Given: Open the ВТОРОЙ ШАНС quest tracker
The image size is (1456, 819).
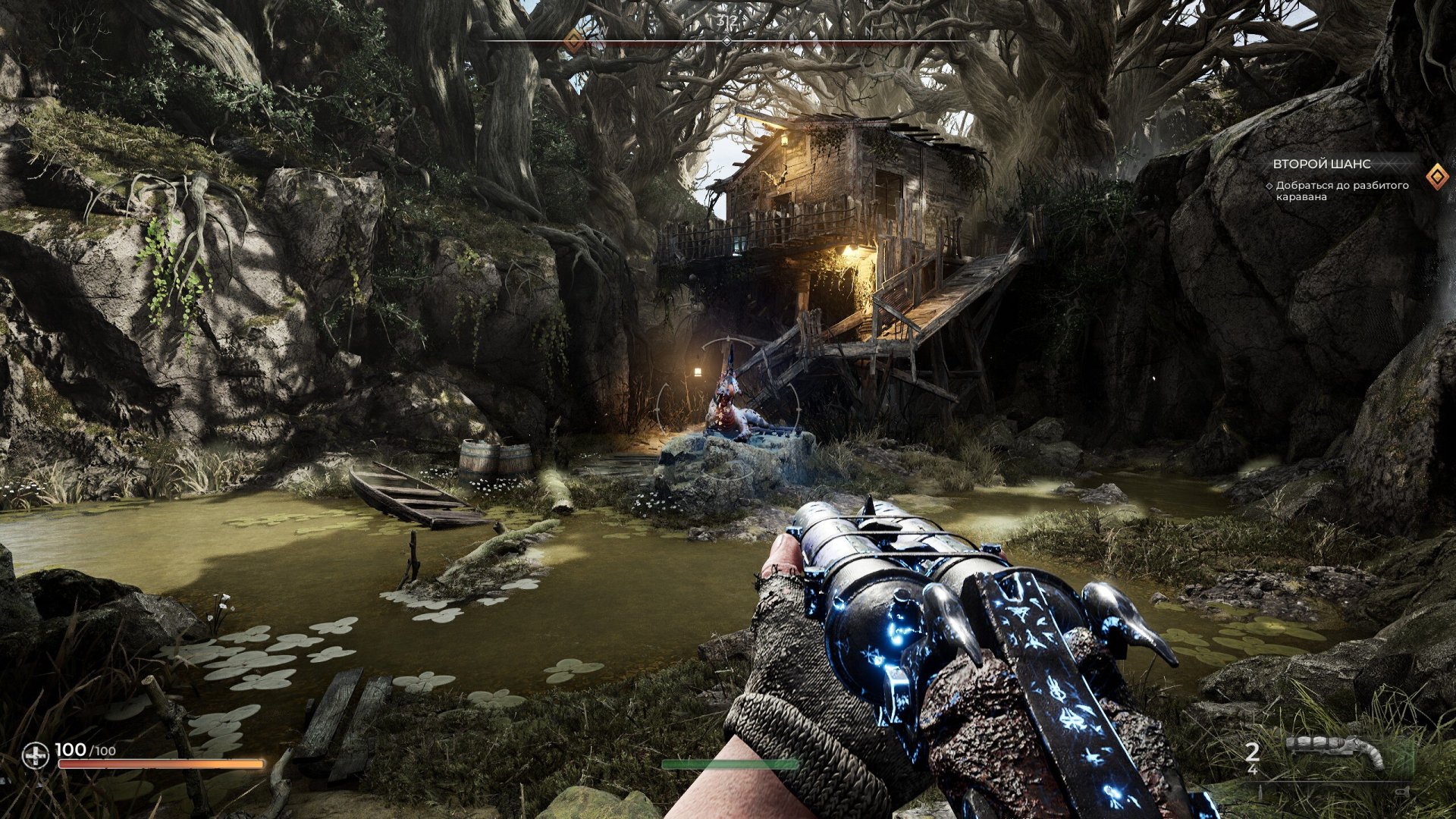Looking at the screenshot, I should [1321, 164].
